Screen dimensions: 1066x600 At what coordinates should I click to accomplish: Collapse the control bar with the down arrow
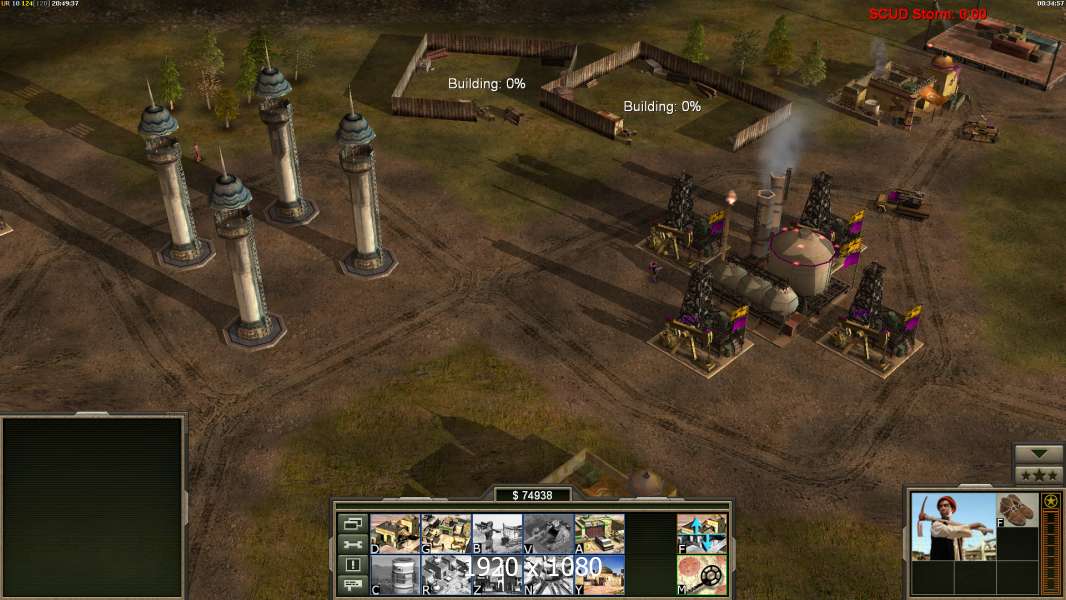pos(1038,454)
